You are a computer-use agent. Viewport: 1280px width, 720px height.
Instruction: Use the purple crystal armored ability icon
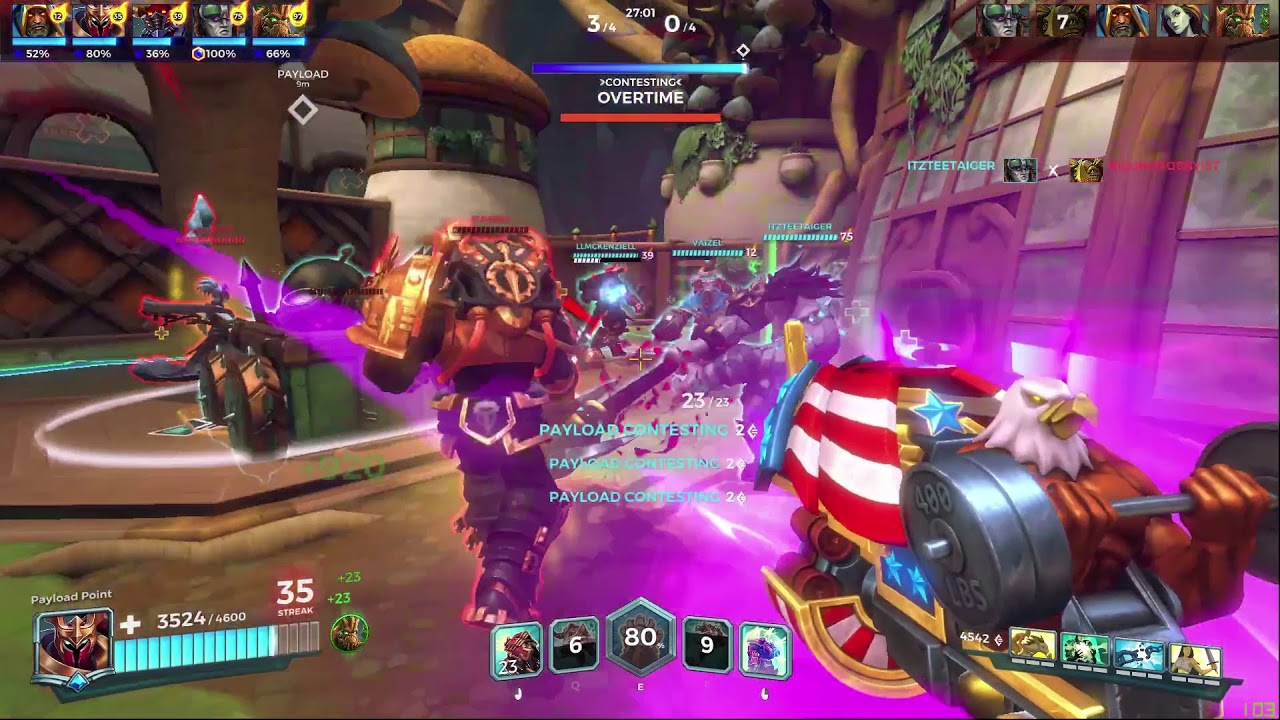point(765,649)
